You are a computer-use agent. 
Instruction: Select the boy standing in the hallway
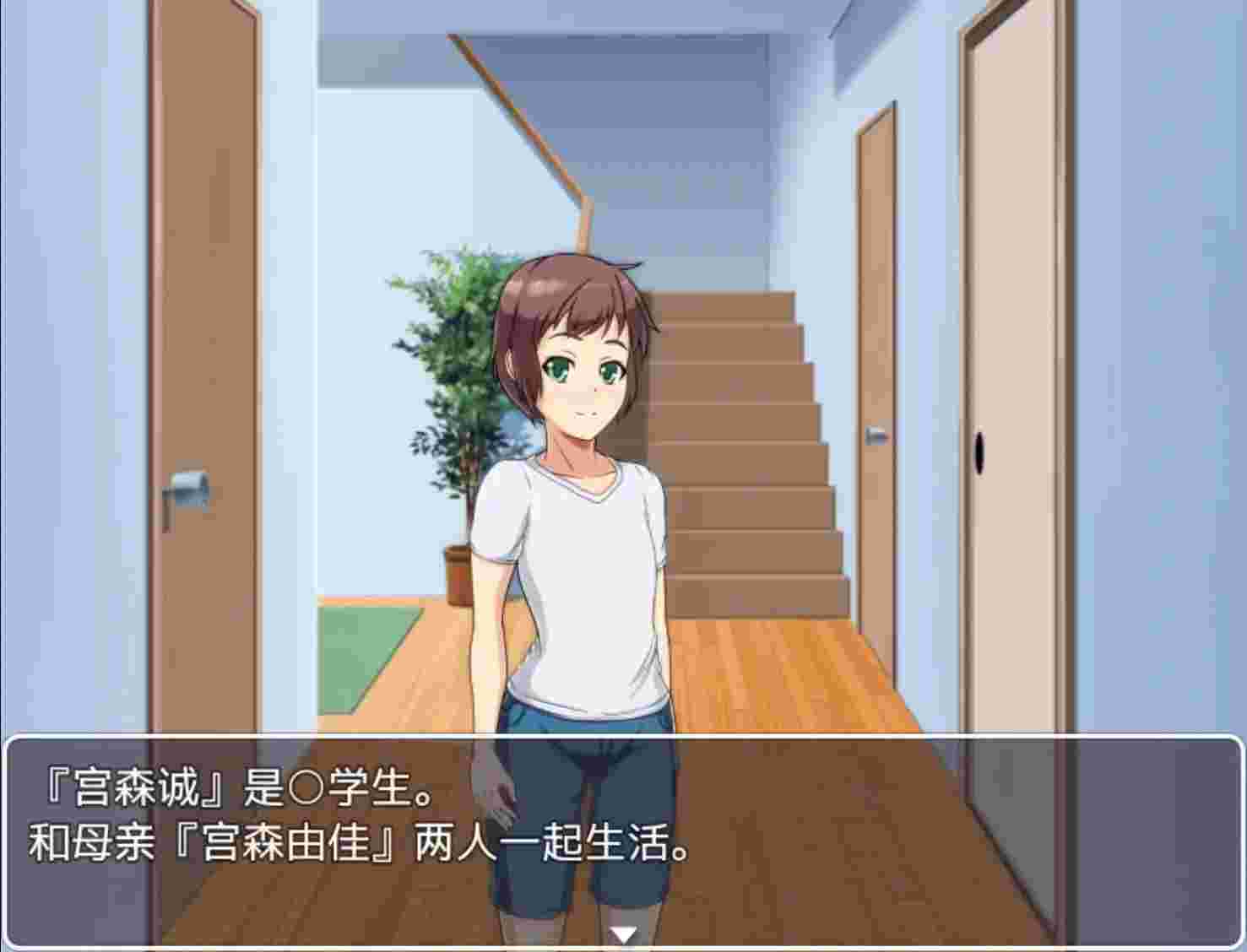583,549
